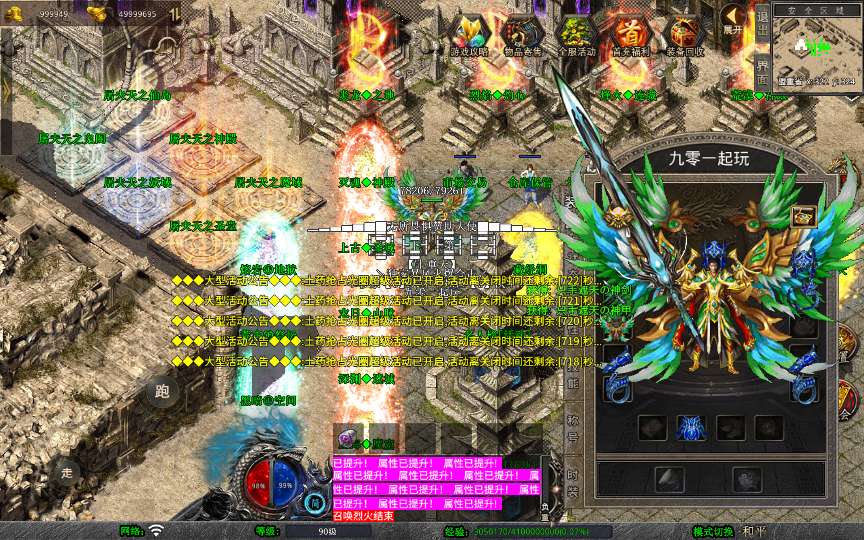This screenshot has height=540, width=864.
Task: Click the gold ingot currency icon
Action: pos(97,12)
